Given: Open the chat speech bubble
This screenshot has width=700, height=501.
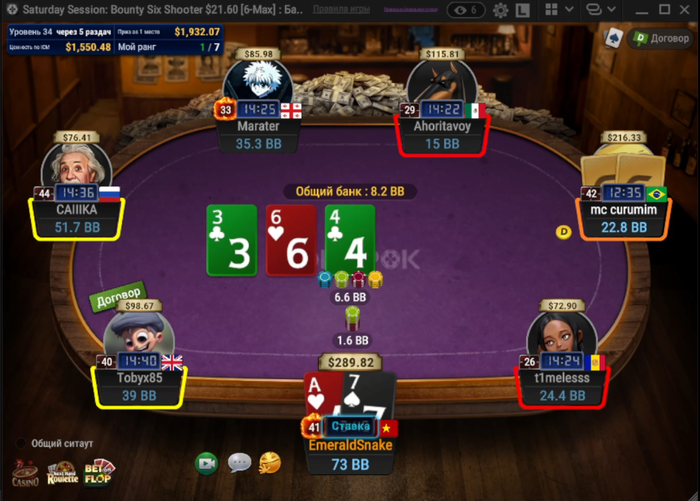Looking at the screenshot, I should pos(238,463).
